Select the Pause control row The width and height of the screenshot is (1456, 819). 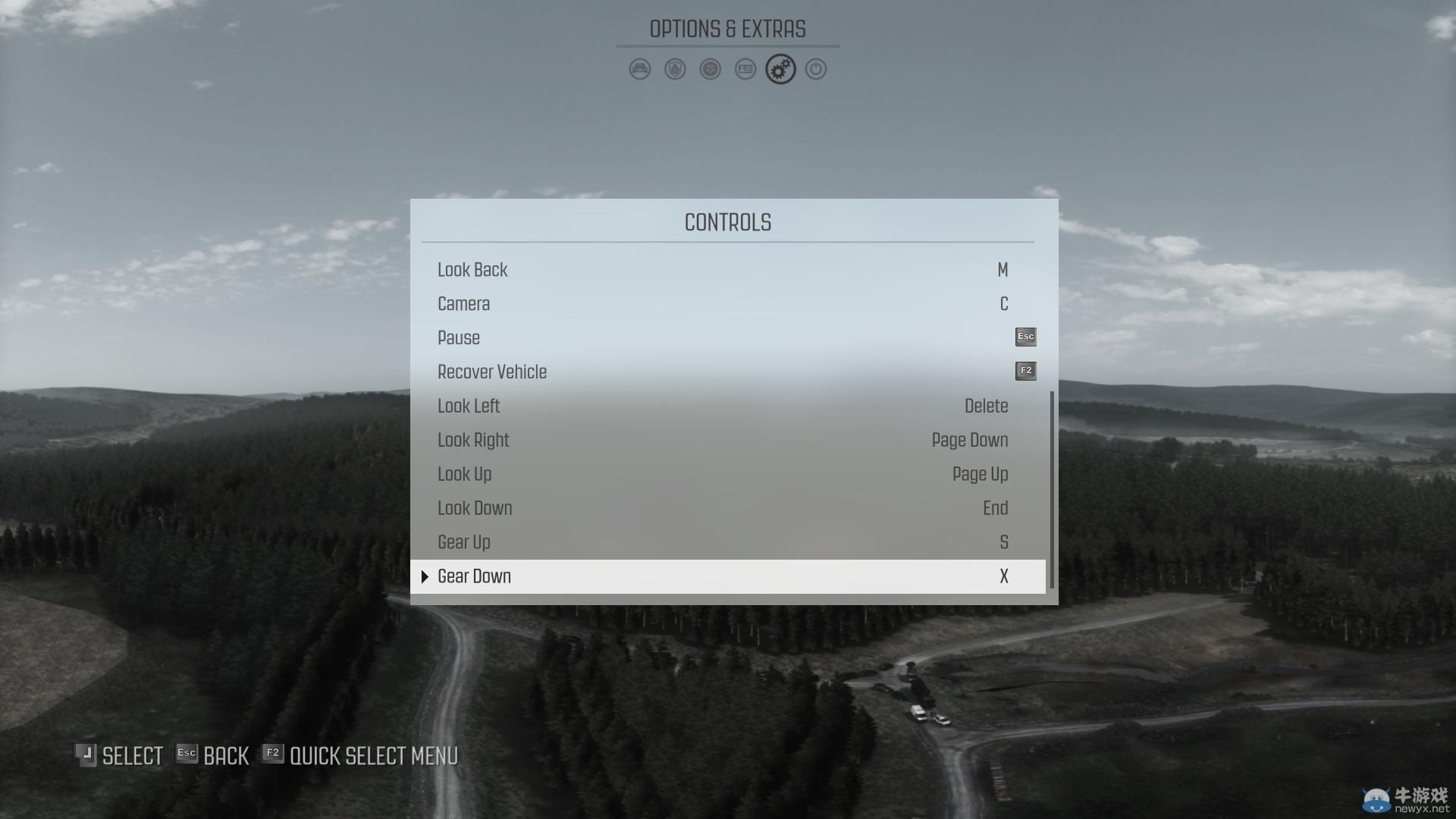coord(726,338)
